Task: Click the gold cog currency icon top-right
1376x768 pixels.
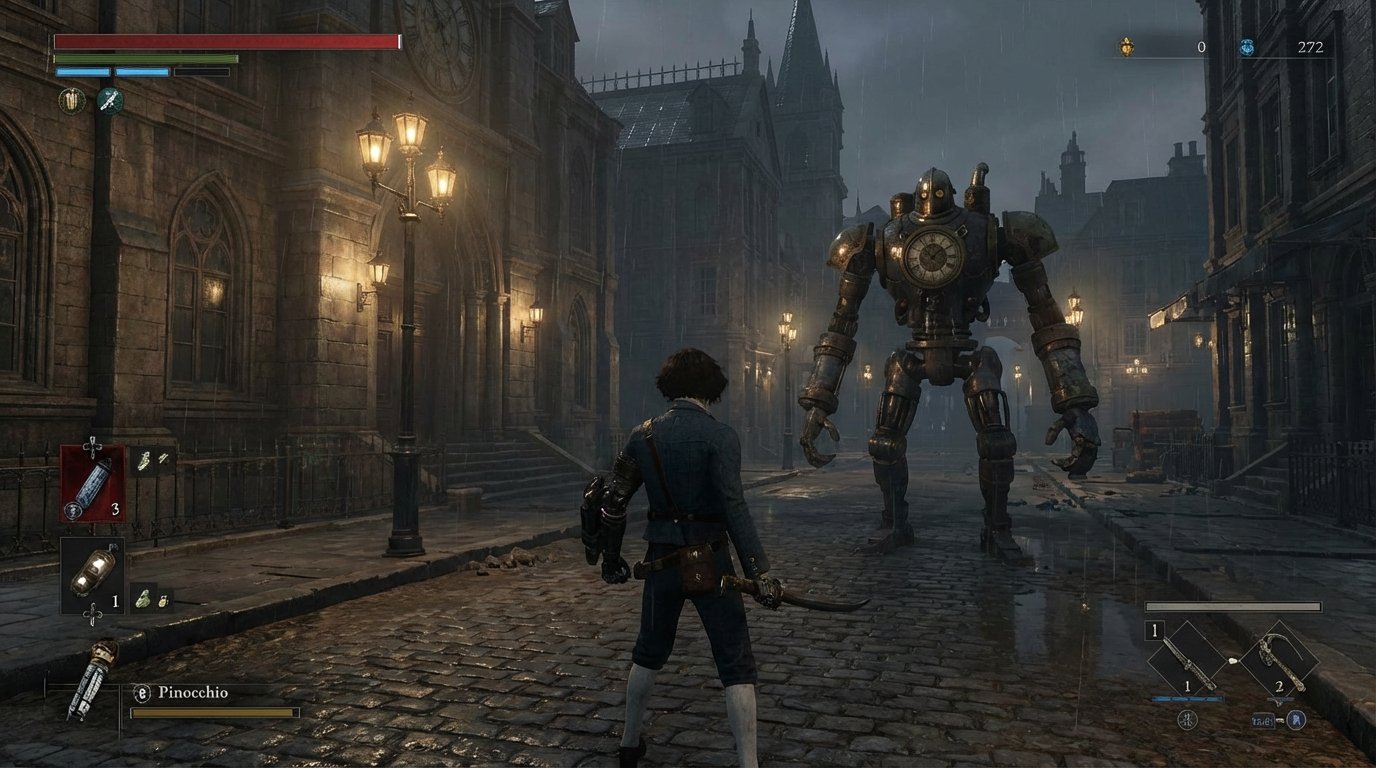Action: tap(1127, 44)
